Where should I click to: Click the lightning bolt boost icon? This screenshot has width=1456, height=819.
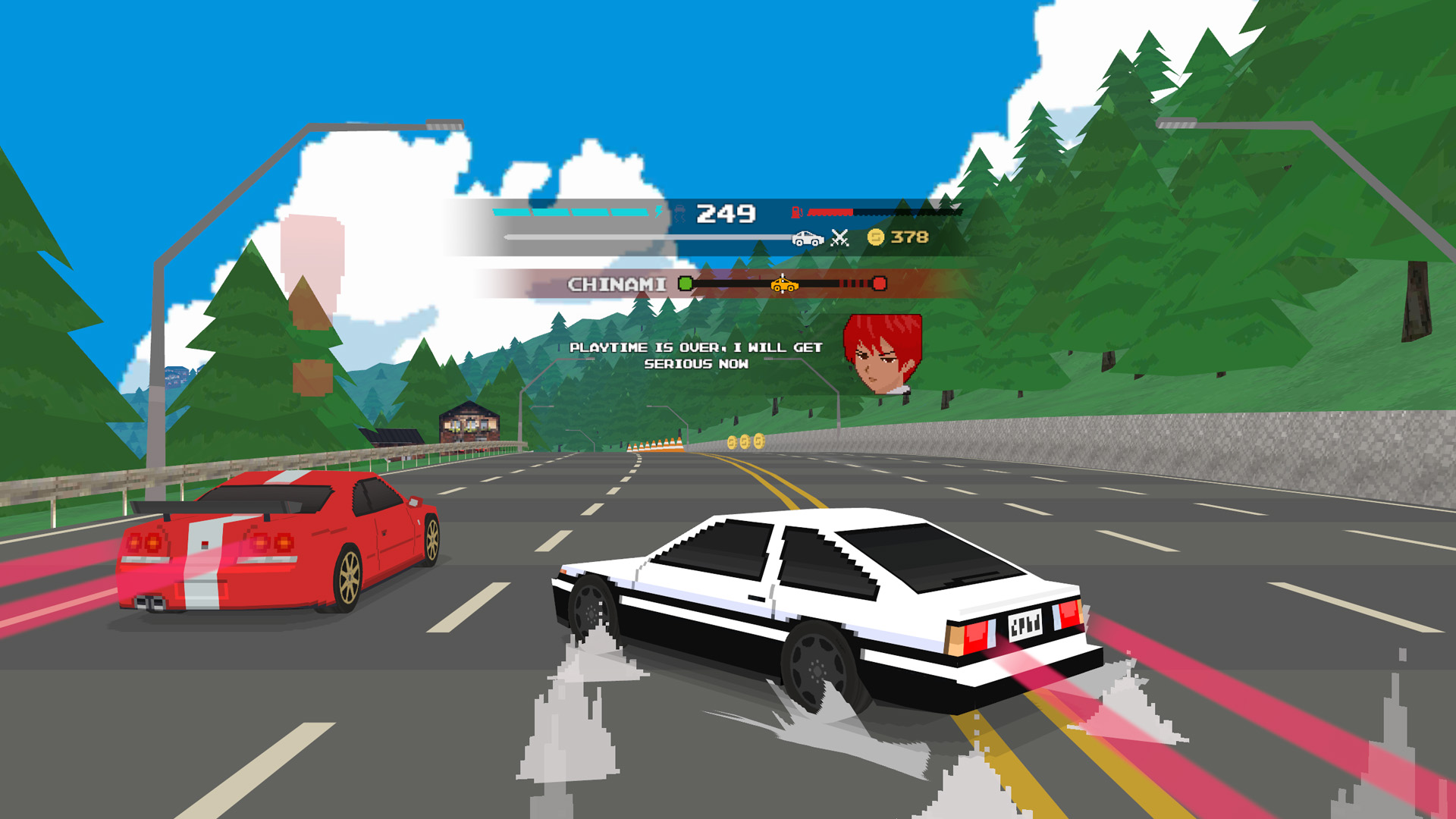tap(658, 211)
